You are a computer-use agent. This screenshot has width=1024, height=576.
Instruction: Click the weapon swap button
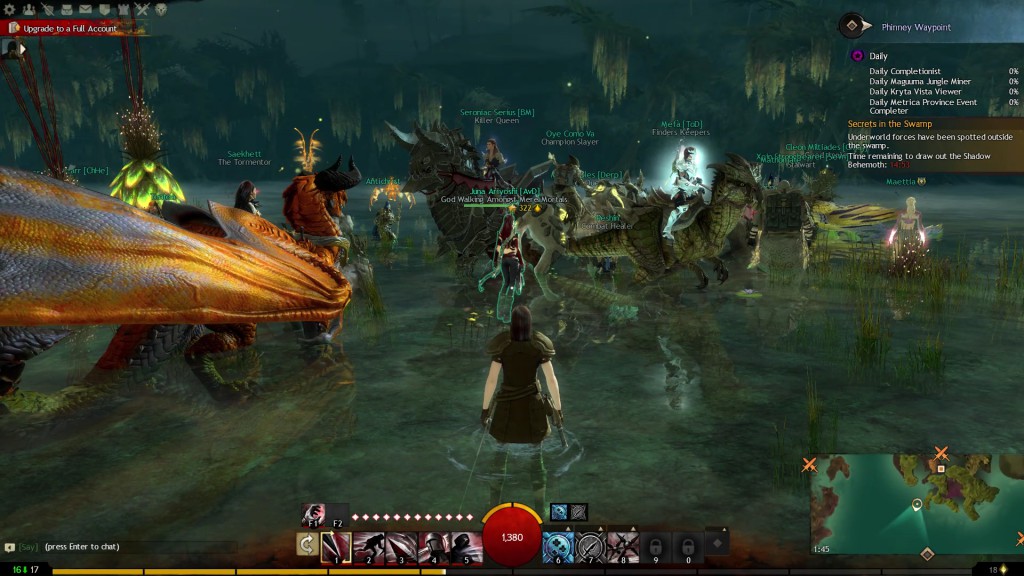307,545
